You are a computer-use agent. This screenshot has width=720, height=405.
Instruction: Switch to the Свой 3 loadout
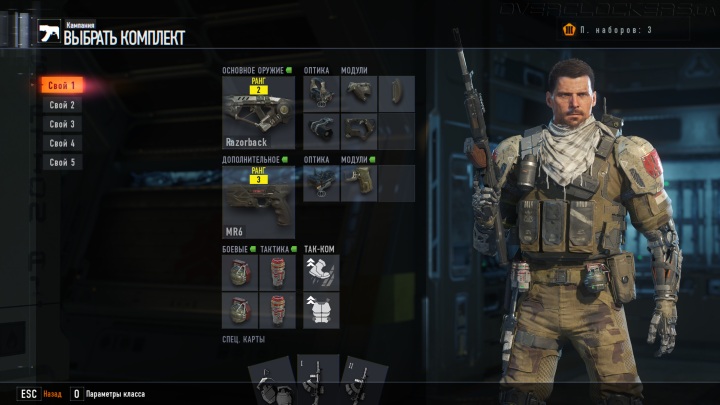(x=62, y=124)
